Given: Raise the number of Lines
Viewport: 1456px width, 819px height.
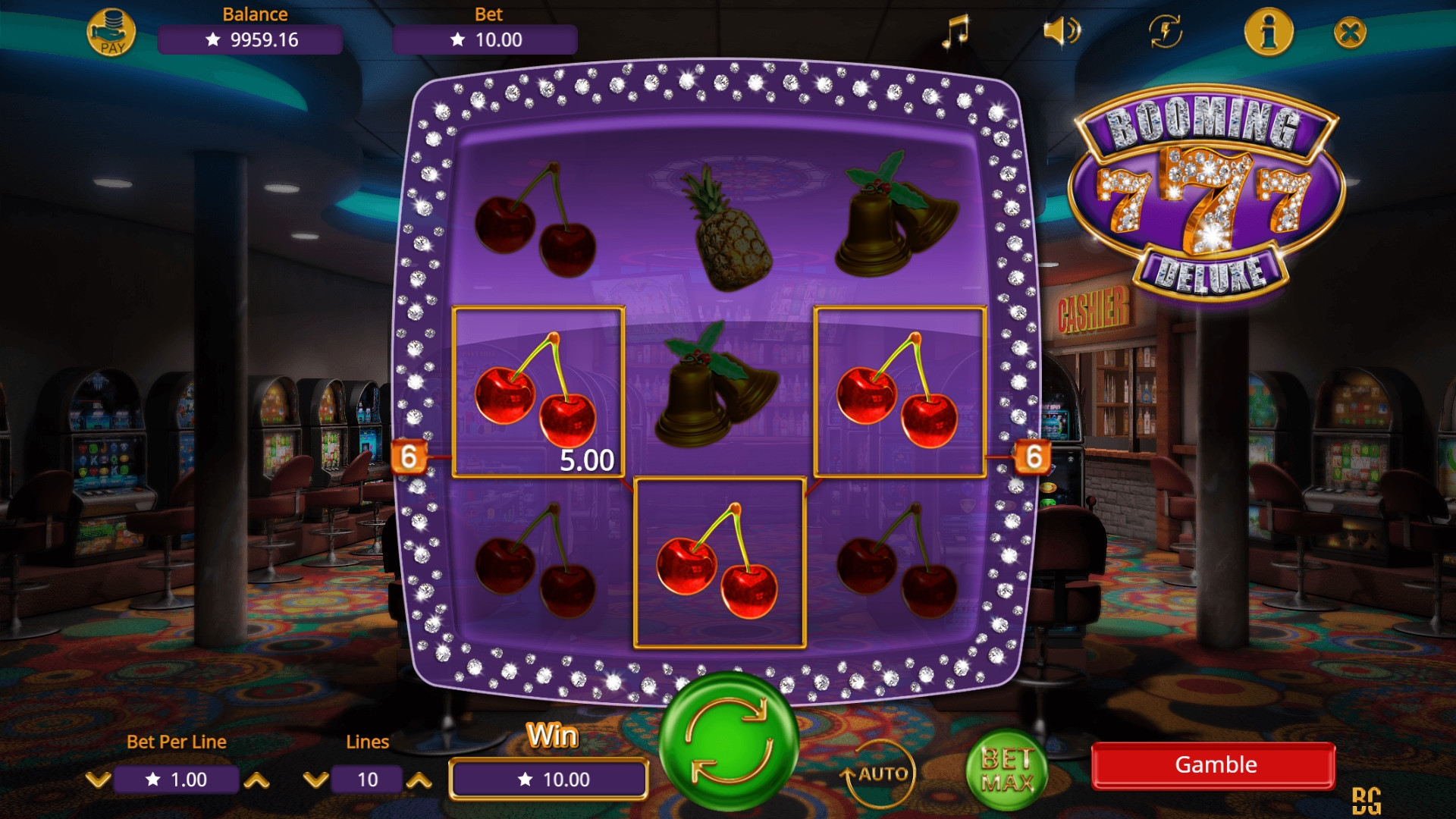Looking at the screenshot, I should click(x=419, y=780).
